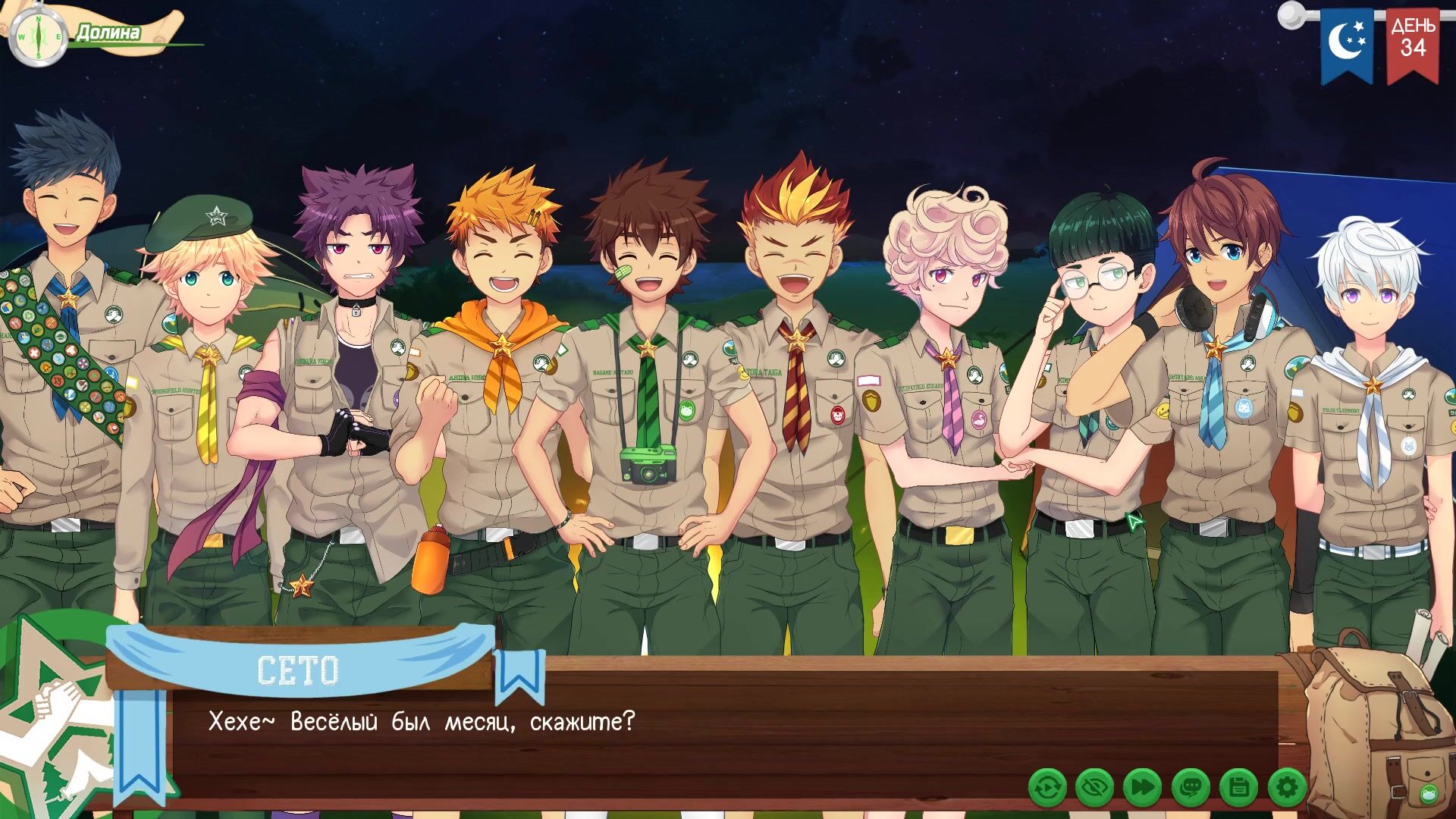Image resolution: width=1456 pixels, height=819 pixels.
Task: Toggle auto-play with the circular arrows button
Action: tap(1047, 789)
